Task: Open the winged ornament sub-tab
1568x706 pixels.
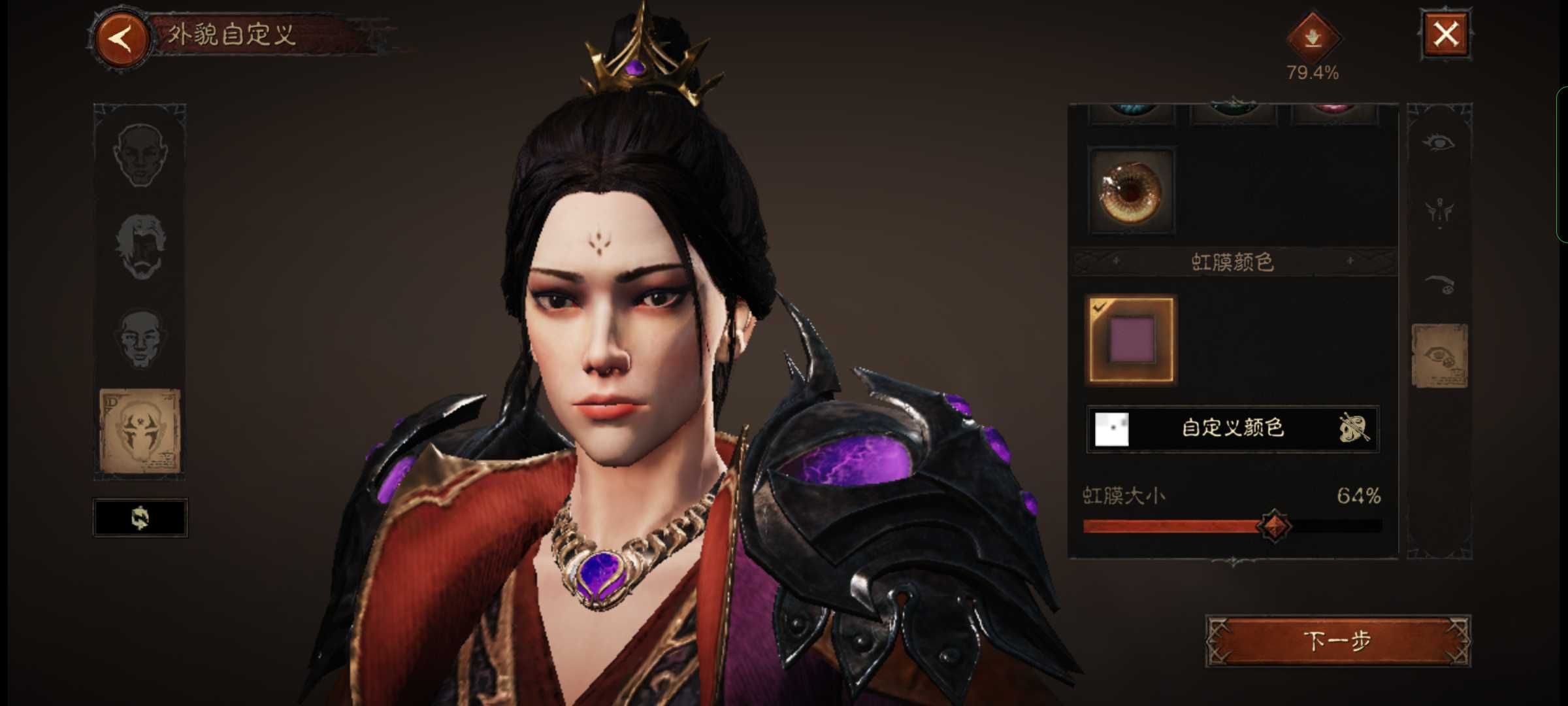Action: coord(1440,212)
